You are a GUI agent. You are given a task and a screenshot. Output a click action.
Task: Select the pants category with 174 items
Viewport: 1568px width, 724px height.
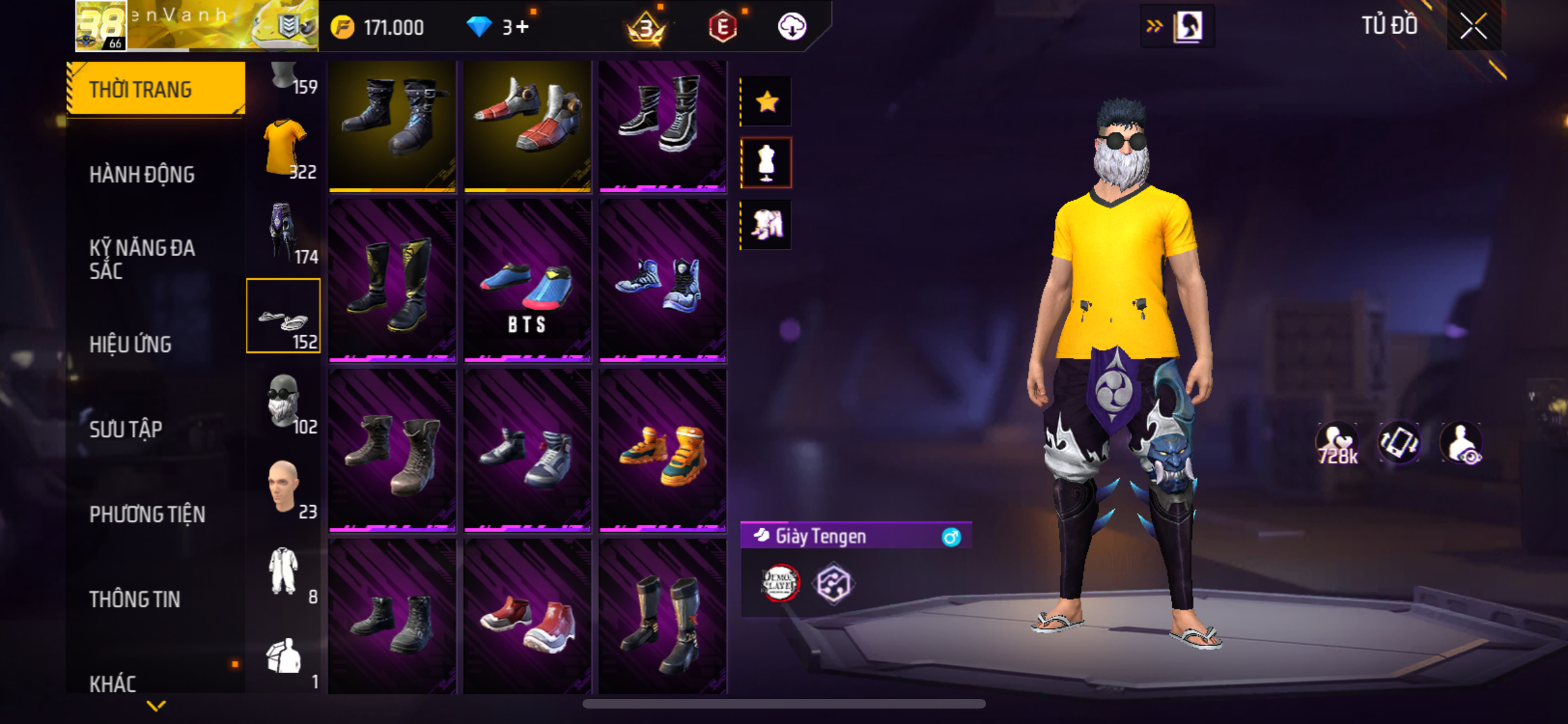pos(284,233)
